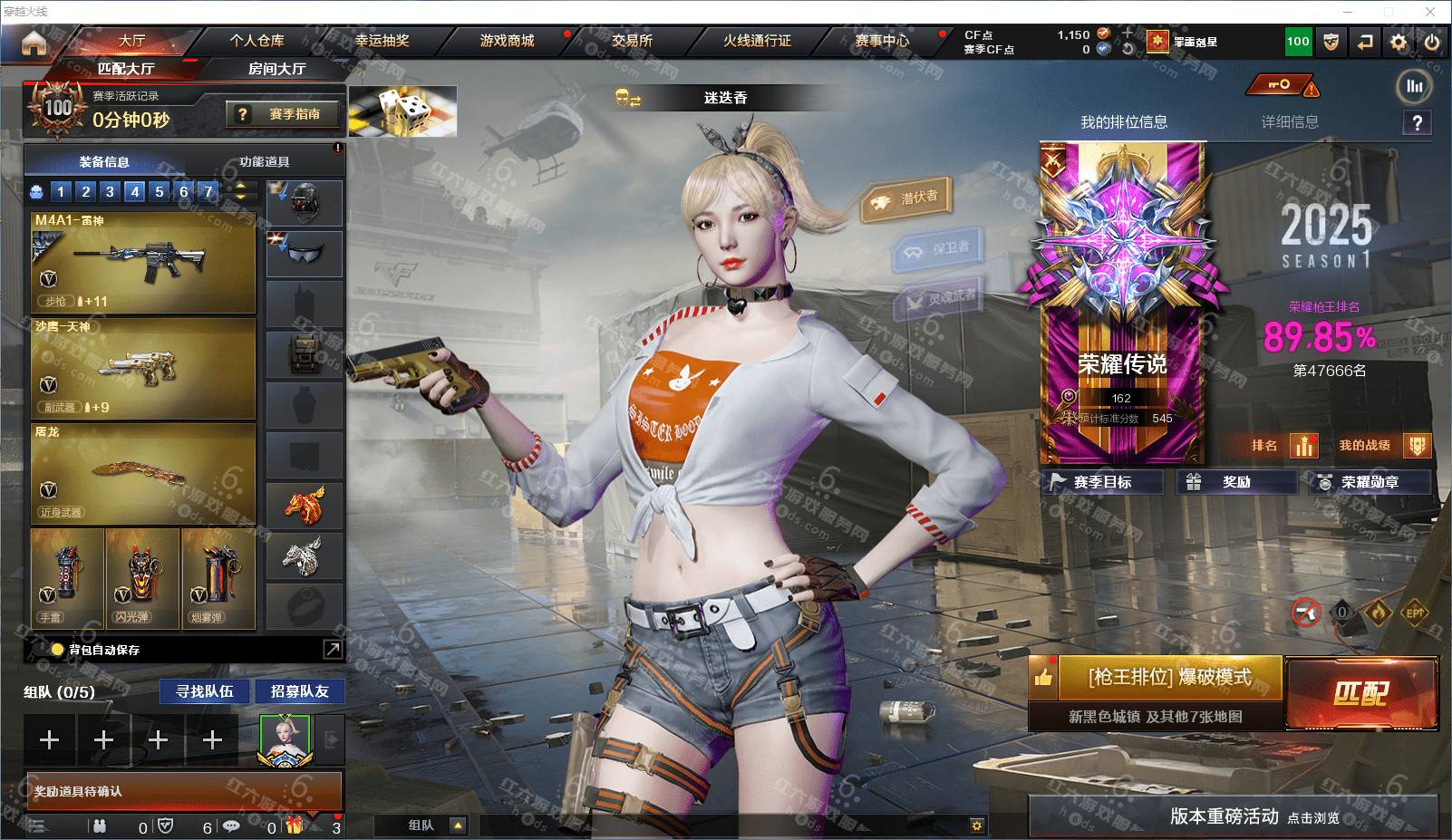Select the [枪王排位] 爆破模式 mode selector
The height and width of the screenshot is (840, 1452).
(1168, 678)
